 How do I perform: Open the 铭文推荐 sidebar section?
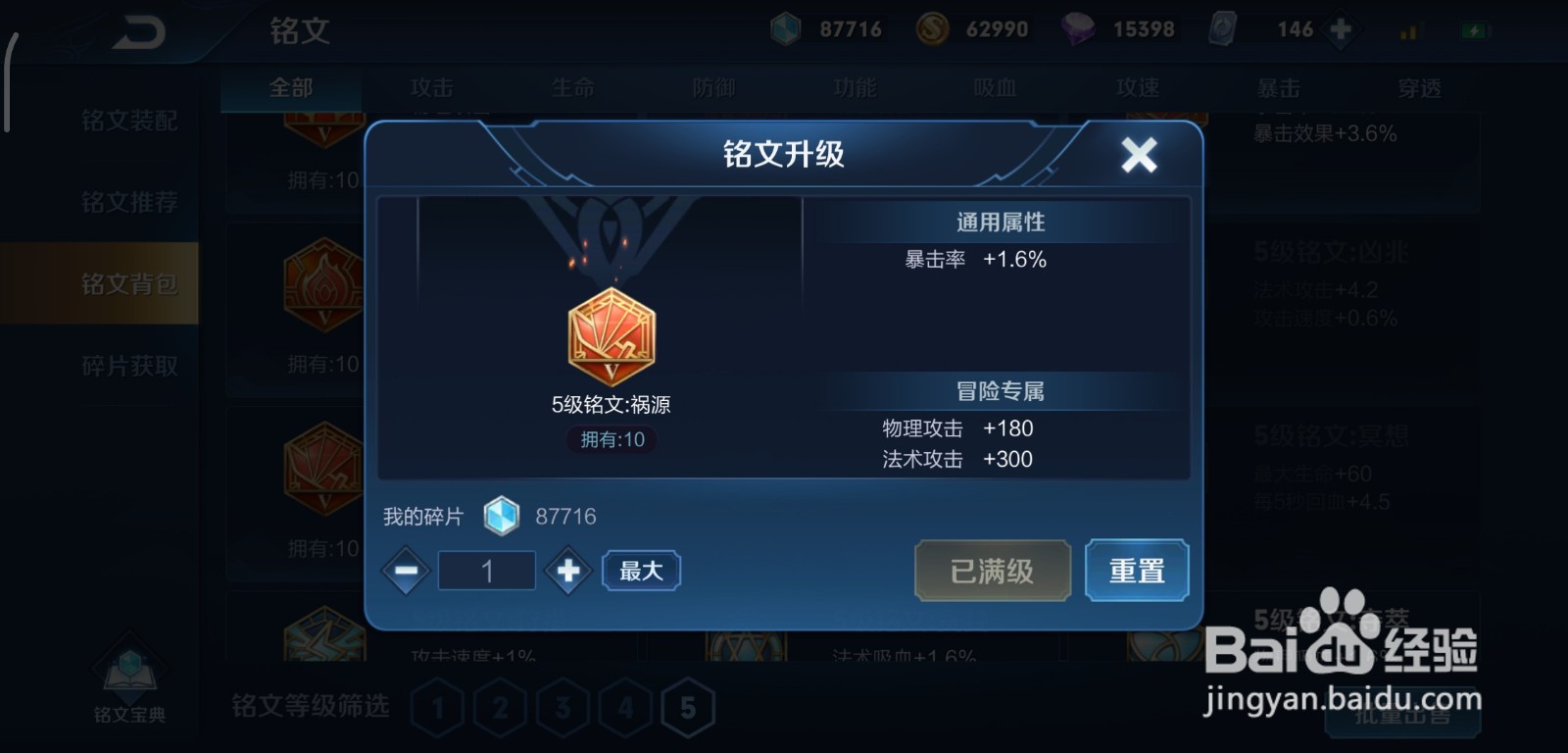[x=130, y=203]
